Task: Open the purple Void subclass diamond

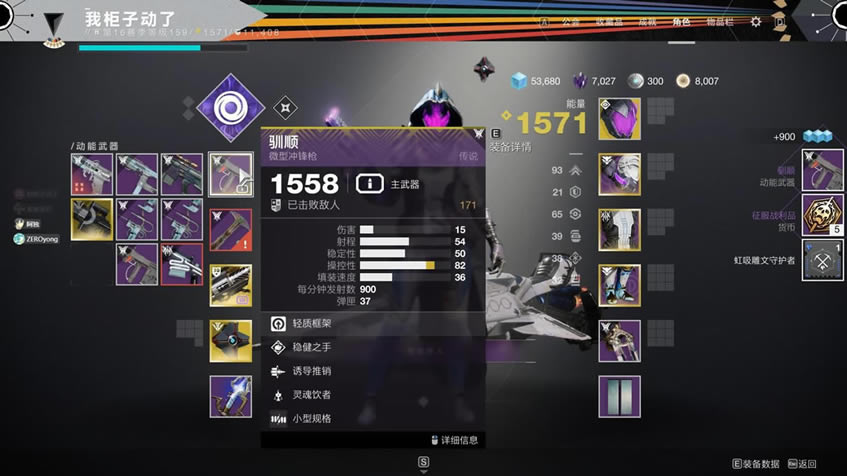Action: 231,108
